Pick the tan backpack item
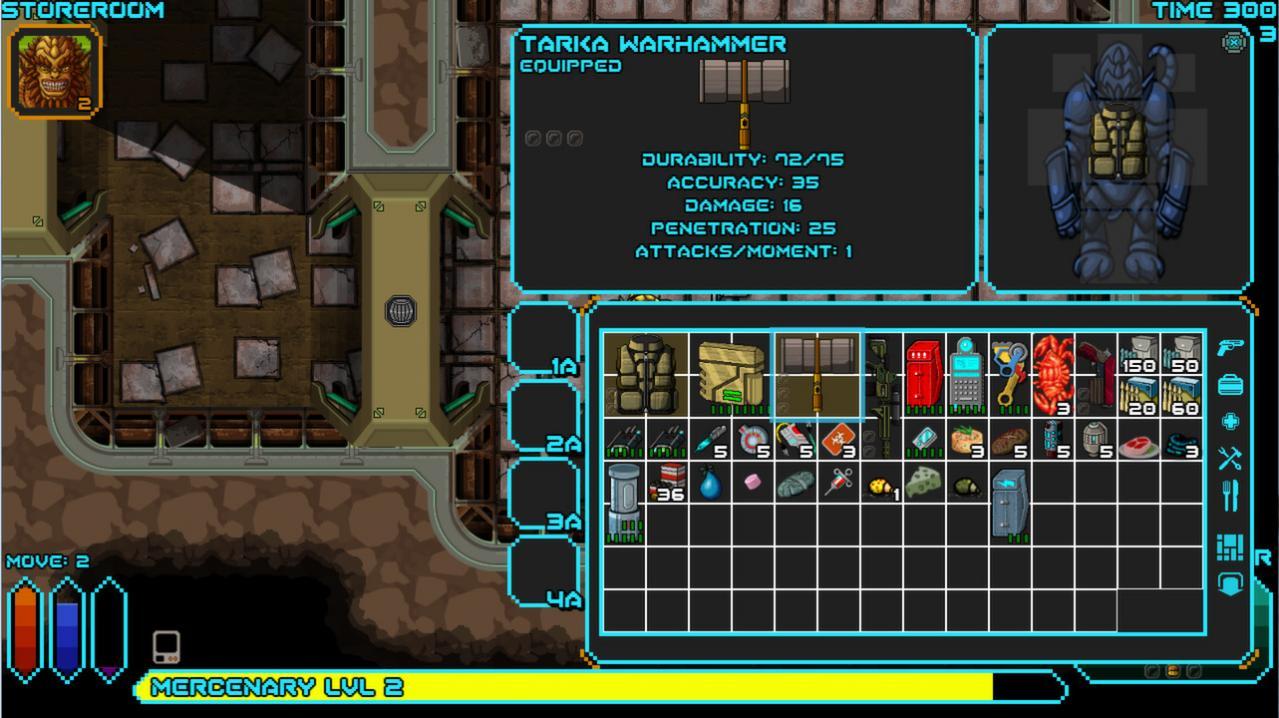 732,375
